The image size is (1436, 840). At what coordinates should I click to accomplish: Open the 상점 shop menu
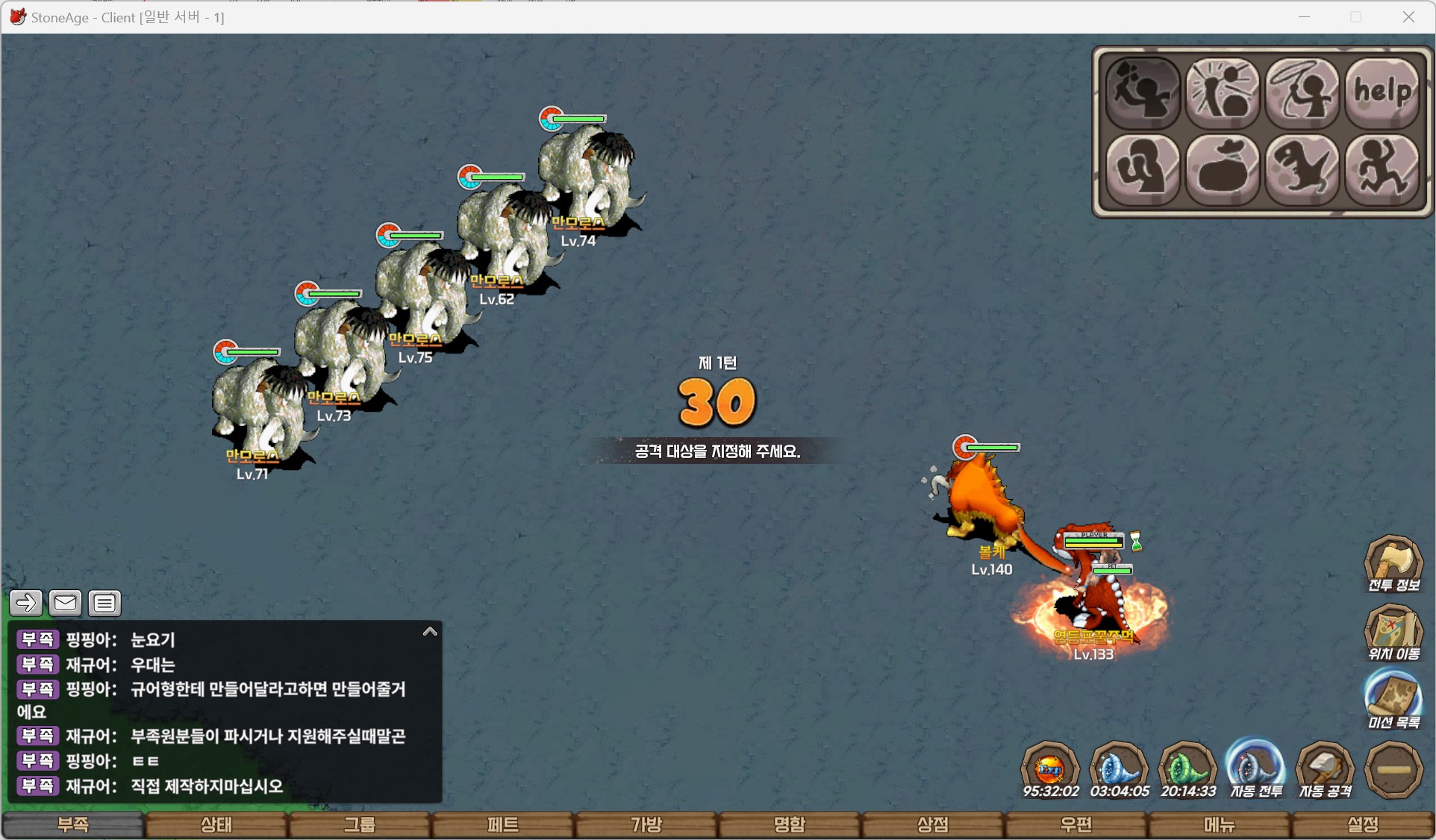pyautogui.click(x=932, y=824)
